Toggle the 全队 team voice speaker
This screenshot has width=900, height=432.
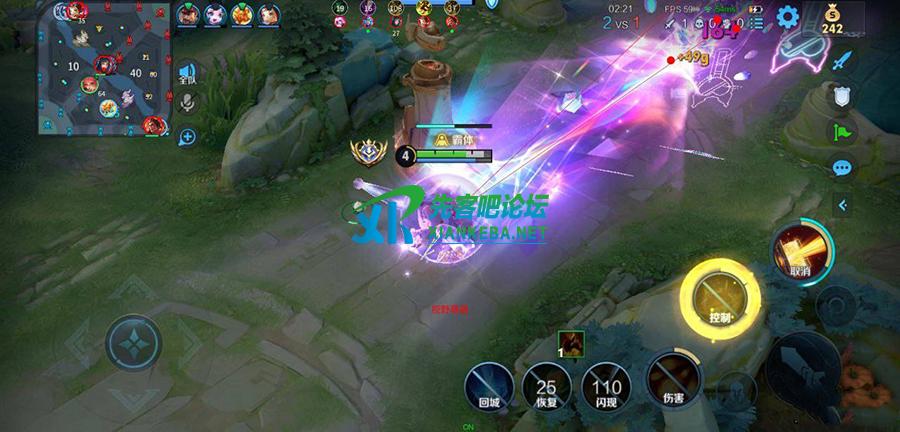point(187,73)
